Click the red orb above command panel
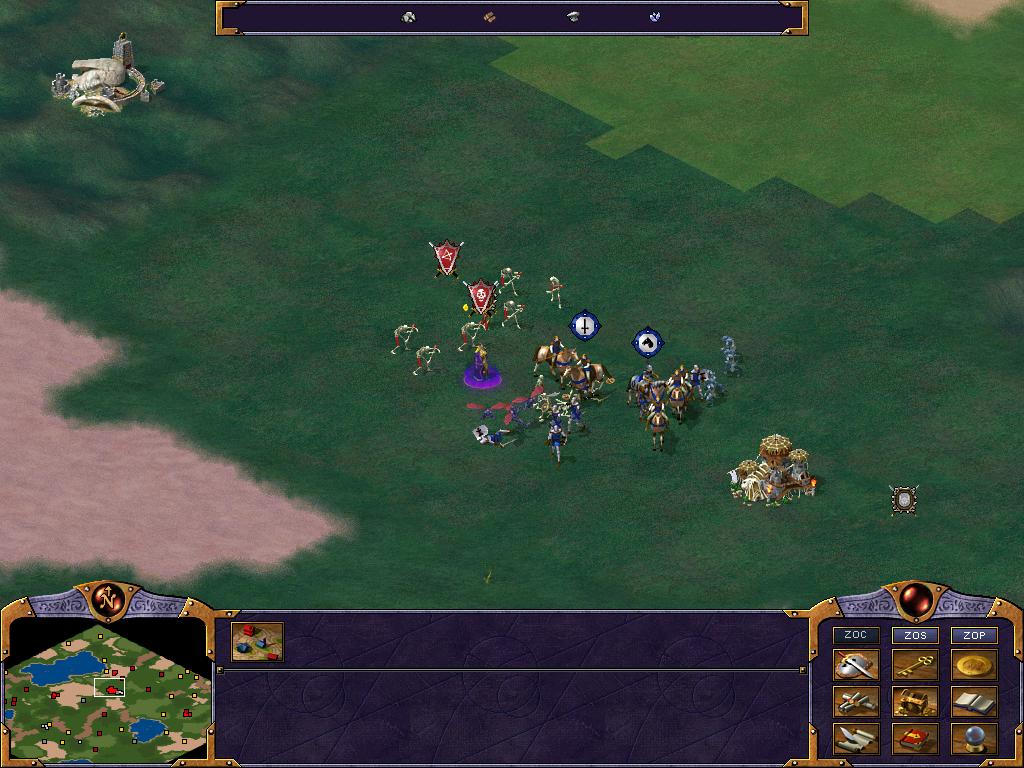The image size is (1024, 768). pos(914,600)
